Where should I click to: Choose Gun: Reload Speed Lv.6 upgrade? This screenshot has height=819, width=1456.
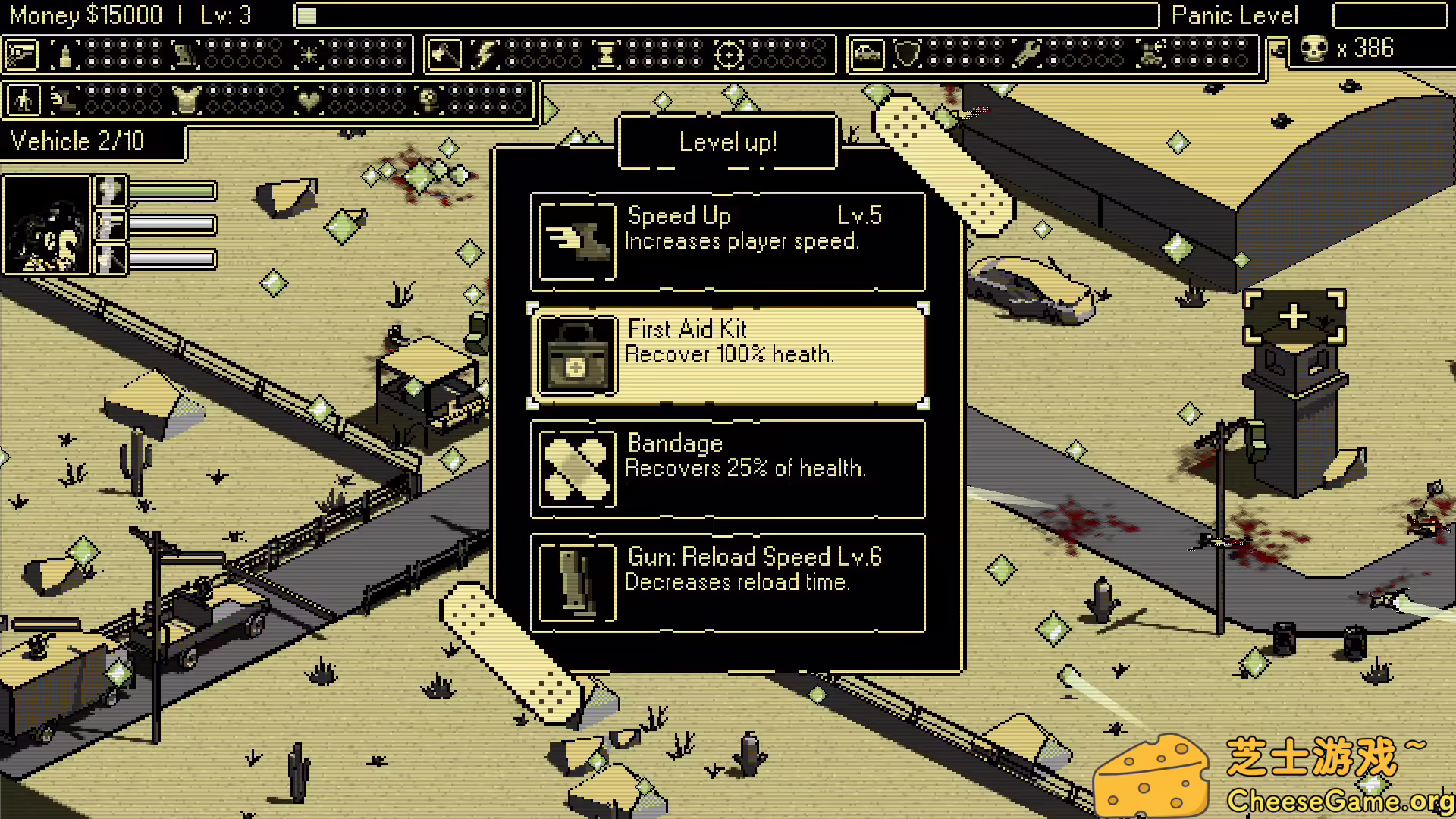pyautogui.click(x=728, y=582)
